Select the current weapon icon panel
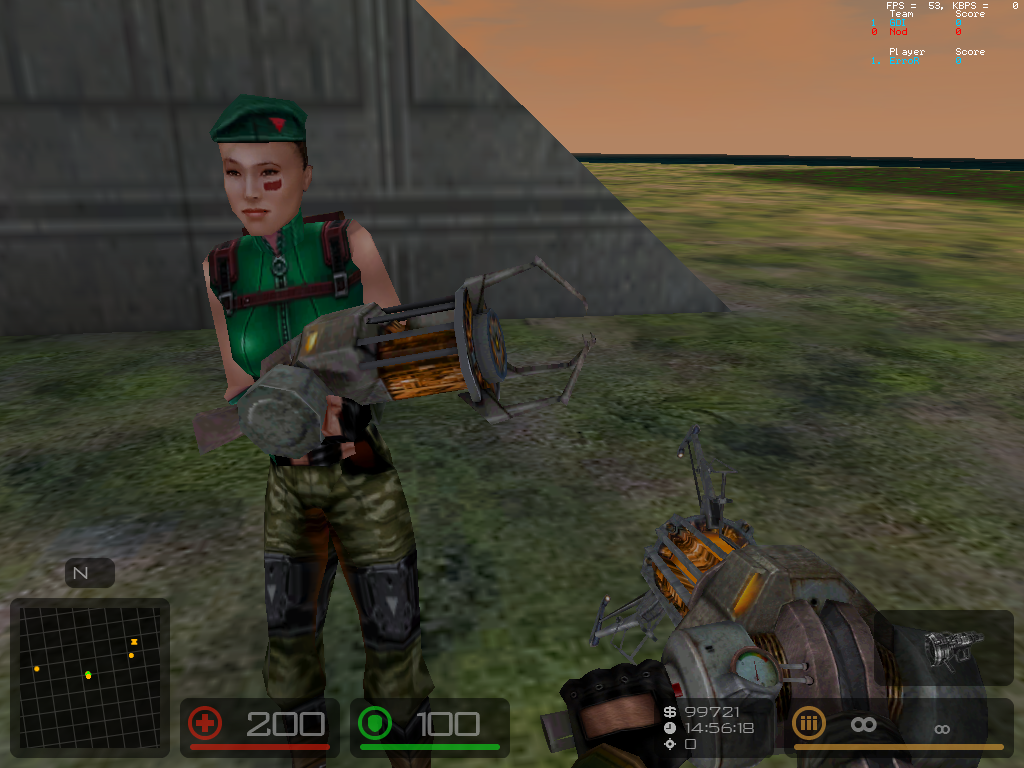This screenshot has width=1024, height=768. [942, 648]
